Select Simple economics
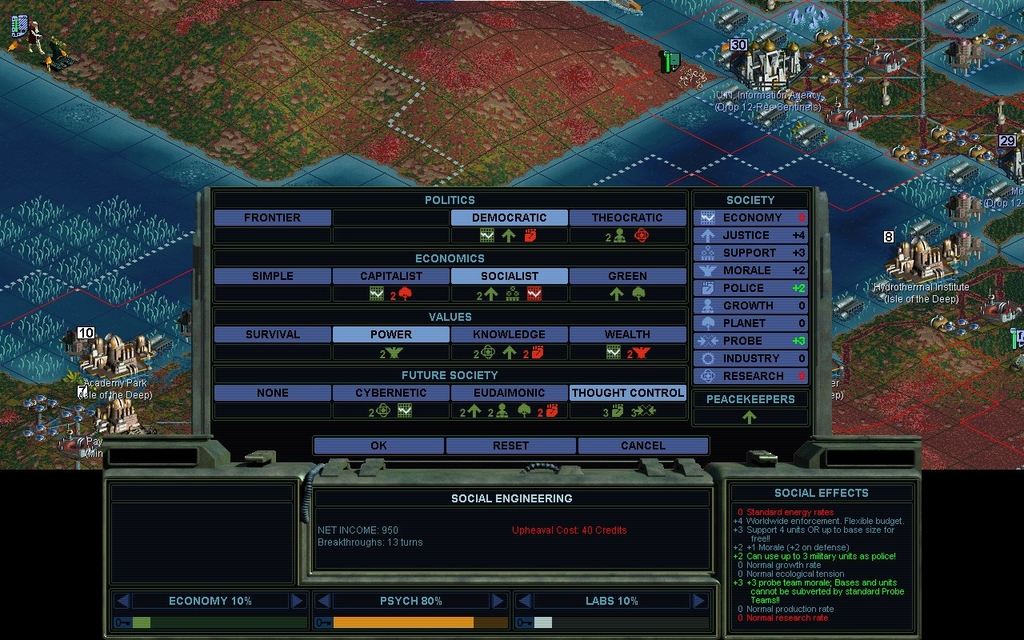 pyautogui.click(x=272, y=276)
